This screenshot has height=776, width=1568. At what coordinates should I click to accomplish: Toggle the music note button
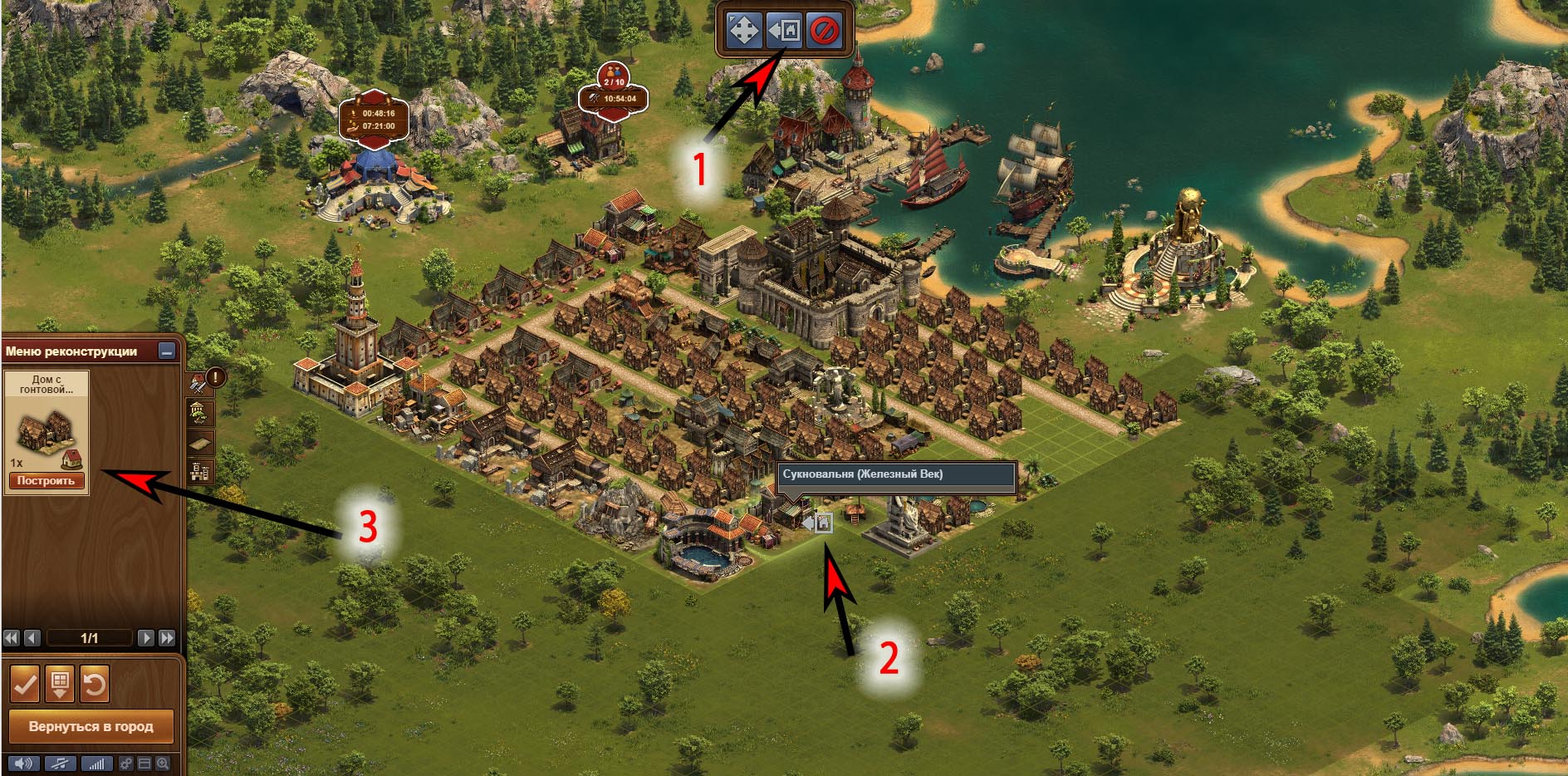(x=60, y=764)
